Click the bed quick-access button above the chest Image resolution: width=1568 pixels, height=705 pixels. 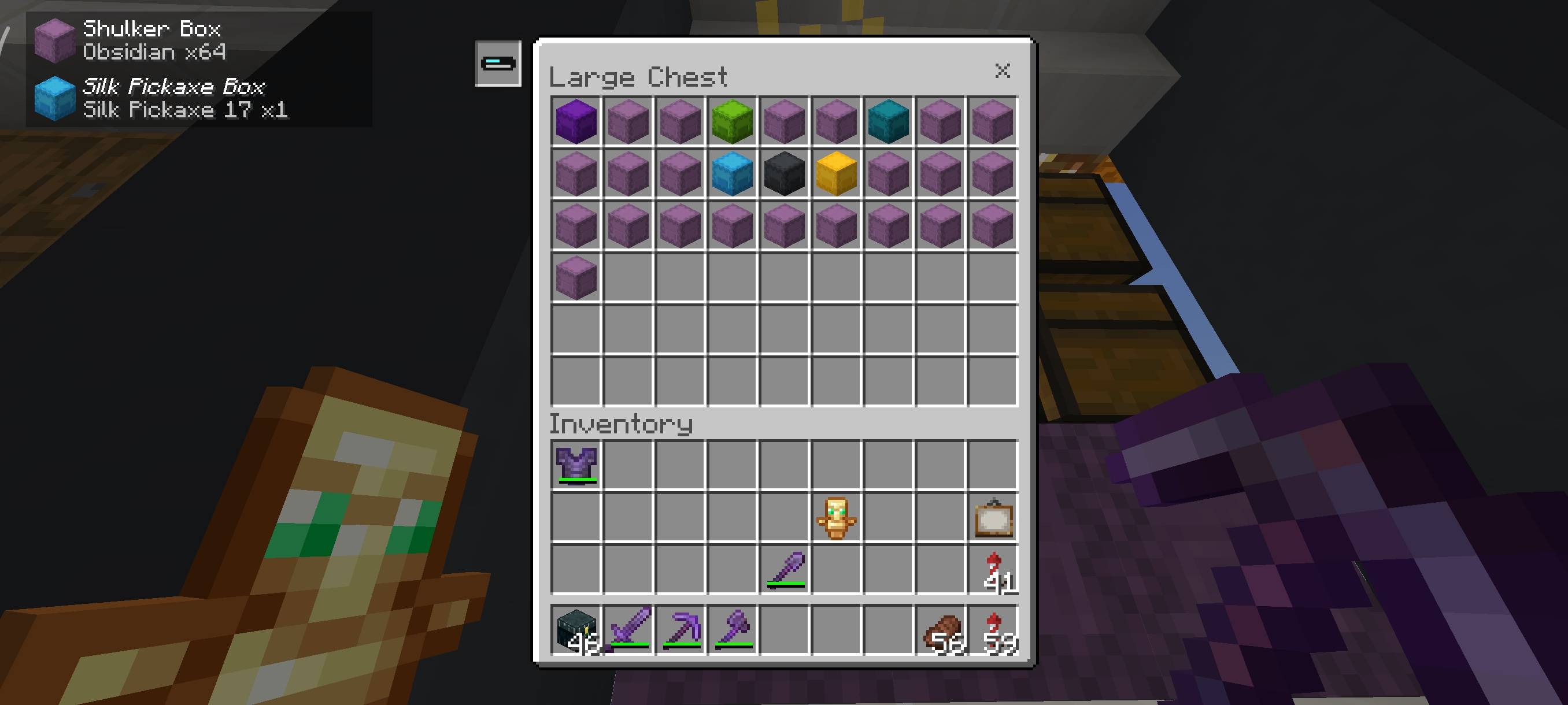coord(497,63)
